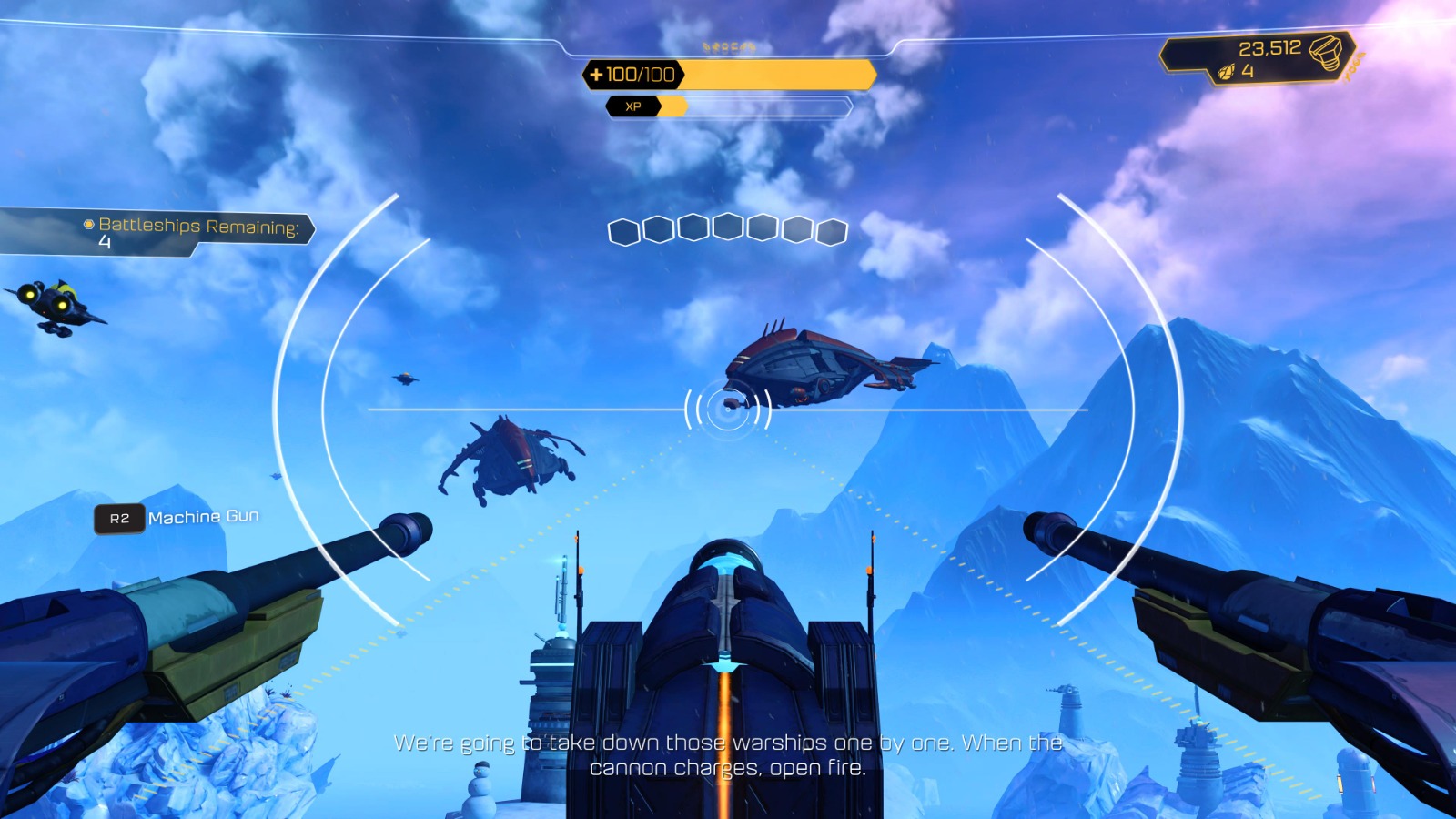Click the central targeting reticle
Image resolution: width=1456 pixels, height=819 pixels.
click(x=726, y=409)
